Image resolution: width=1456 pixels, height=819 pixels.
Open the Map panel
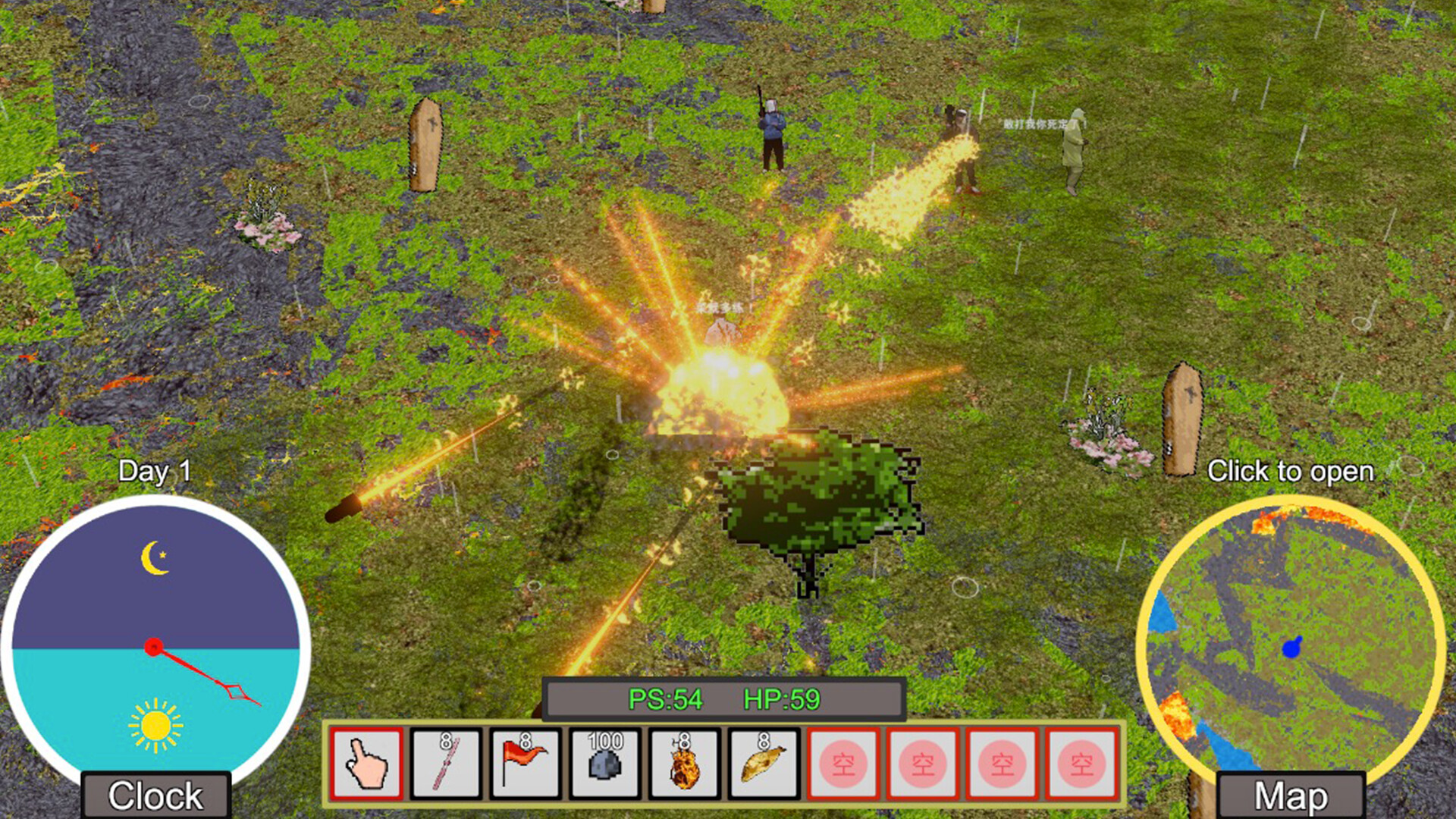(1289, 795)
